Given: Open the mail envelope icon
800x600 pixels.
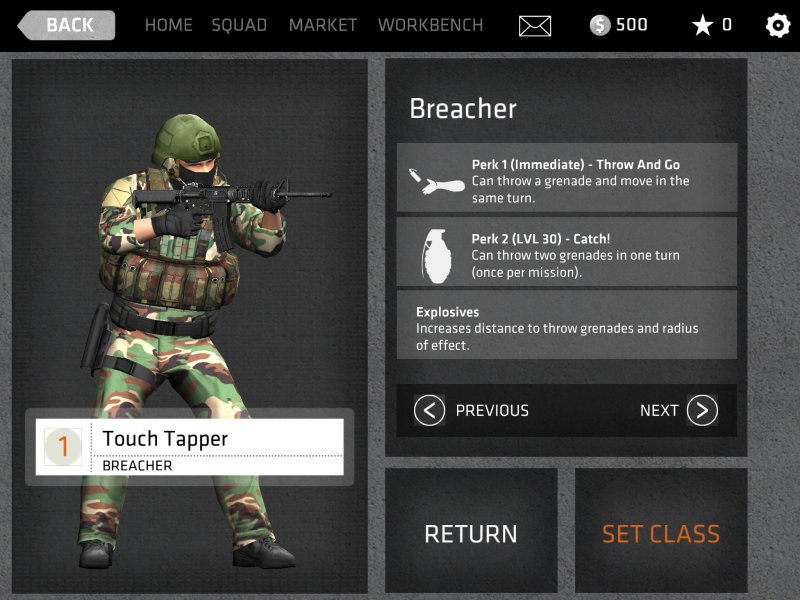Looking at the screenshot, I should [x=535, y=26].
